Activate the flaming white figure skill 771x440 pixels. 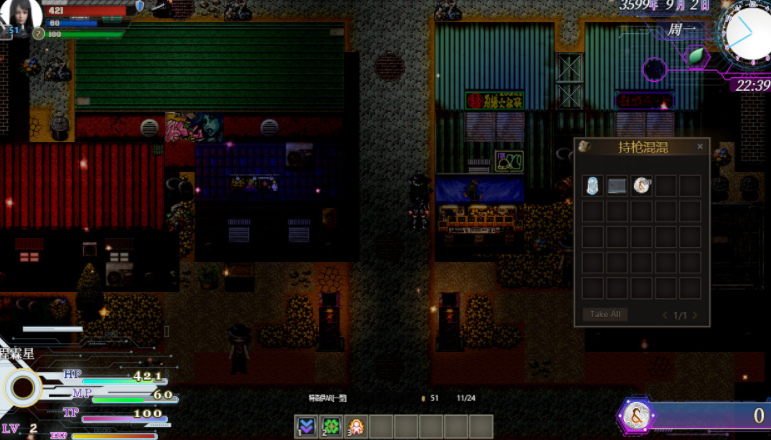tap(355, 427)
